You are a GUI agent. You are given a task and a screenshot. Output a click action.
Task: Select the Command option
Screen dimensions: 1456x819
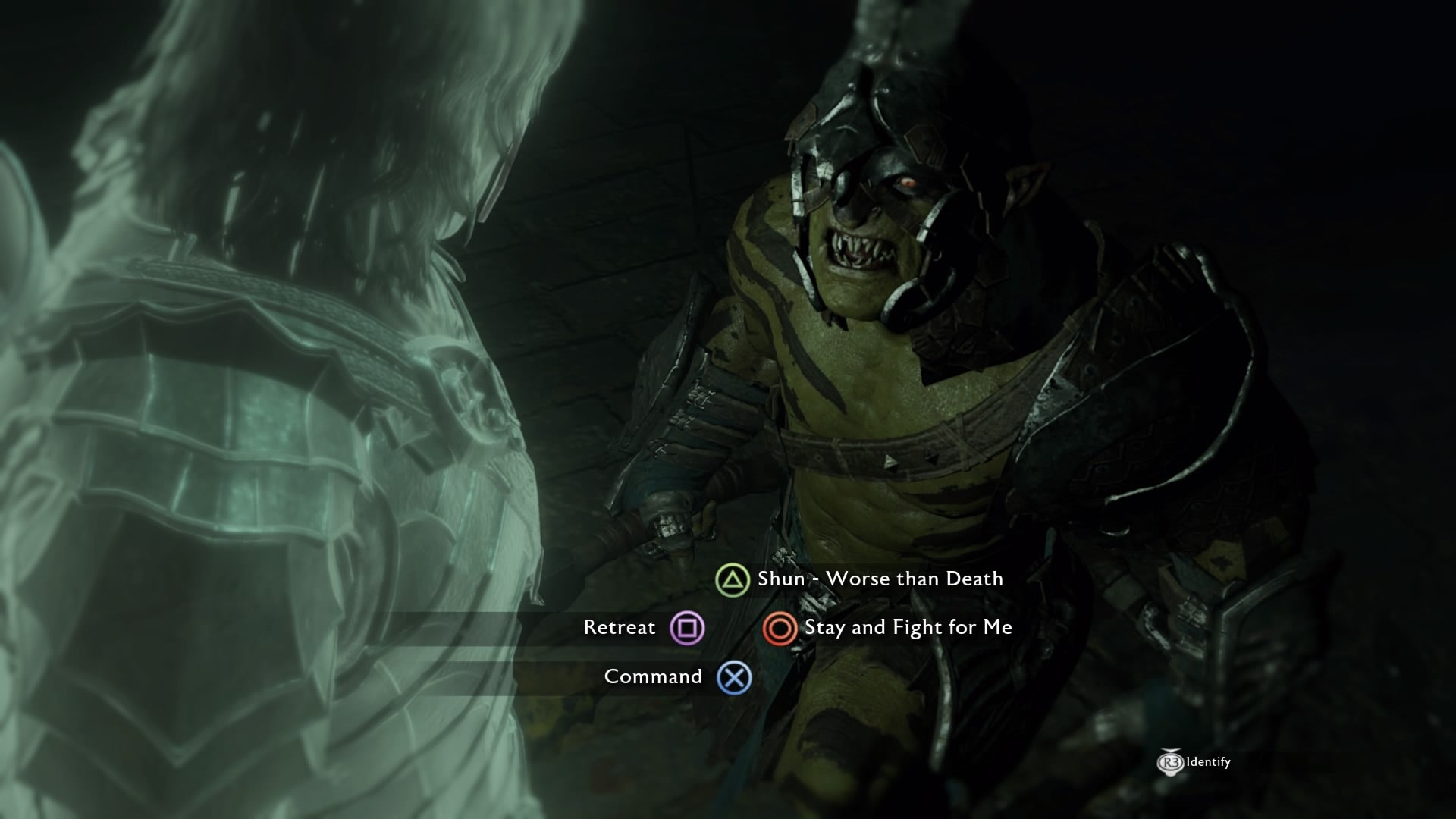click(653, 676)
